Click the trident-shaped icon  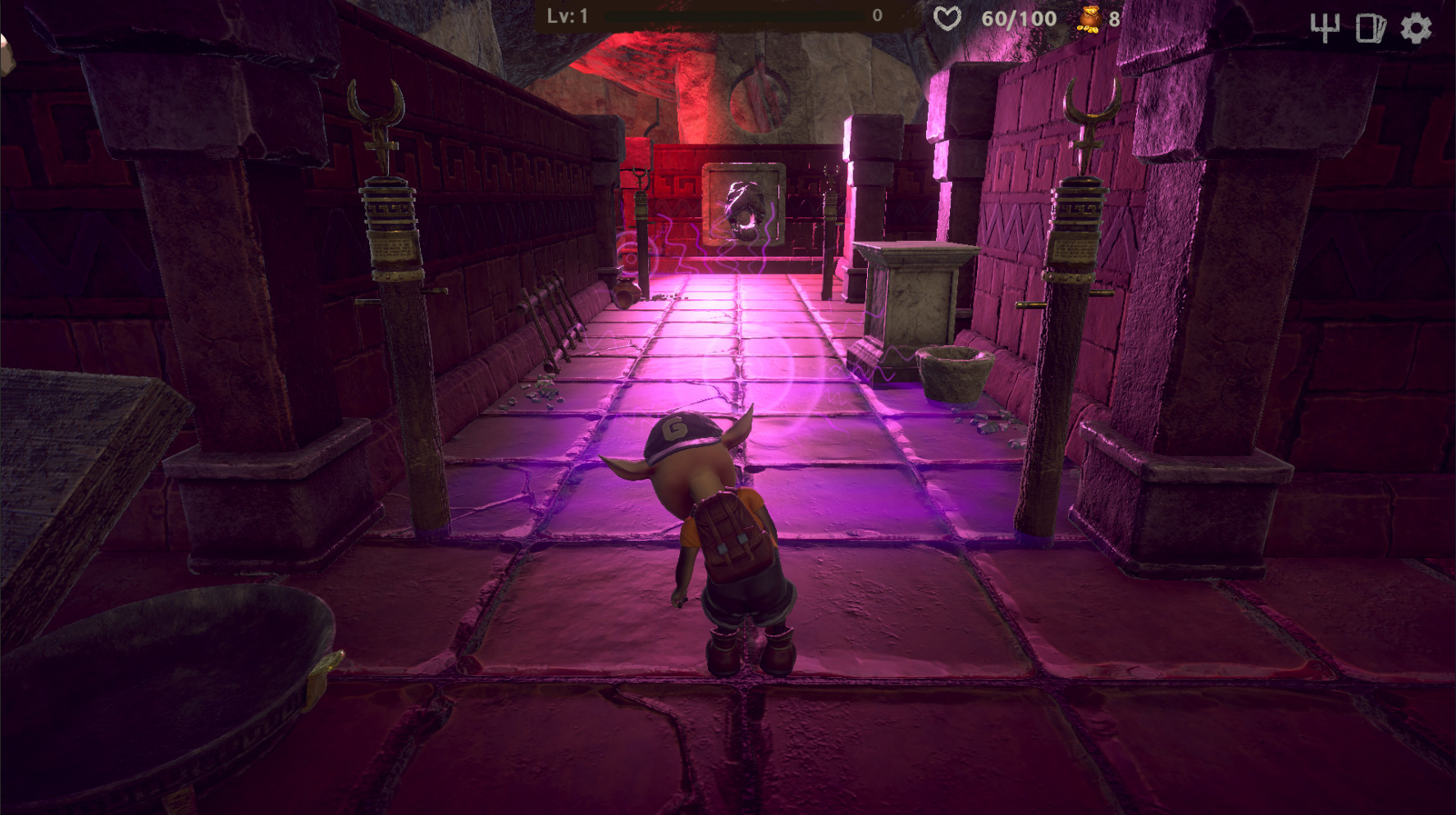pos(1324,29)
